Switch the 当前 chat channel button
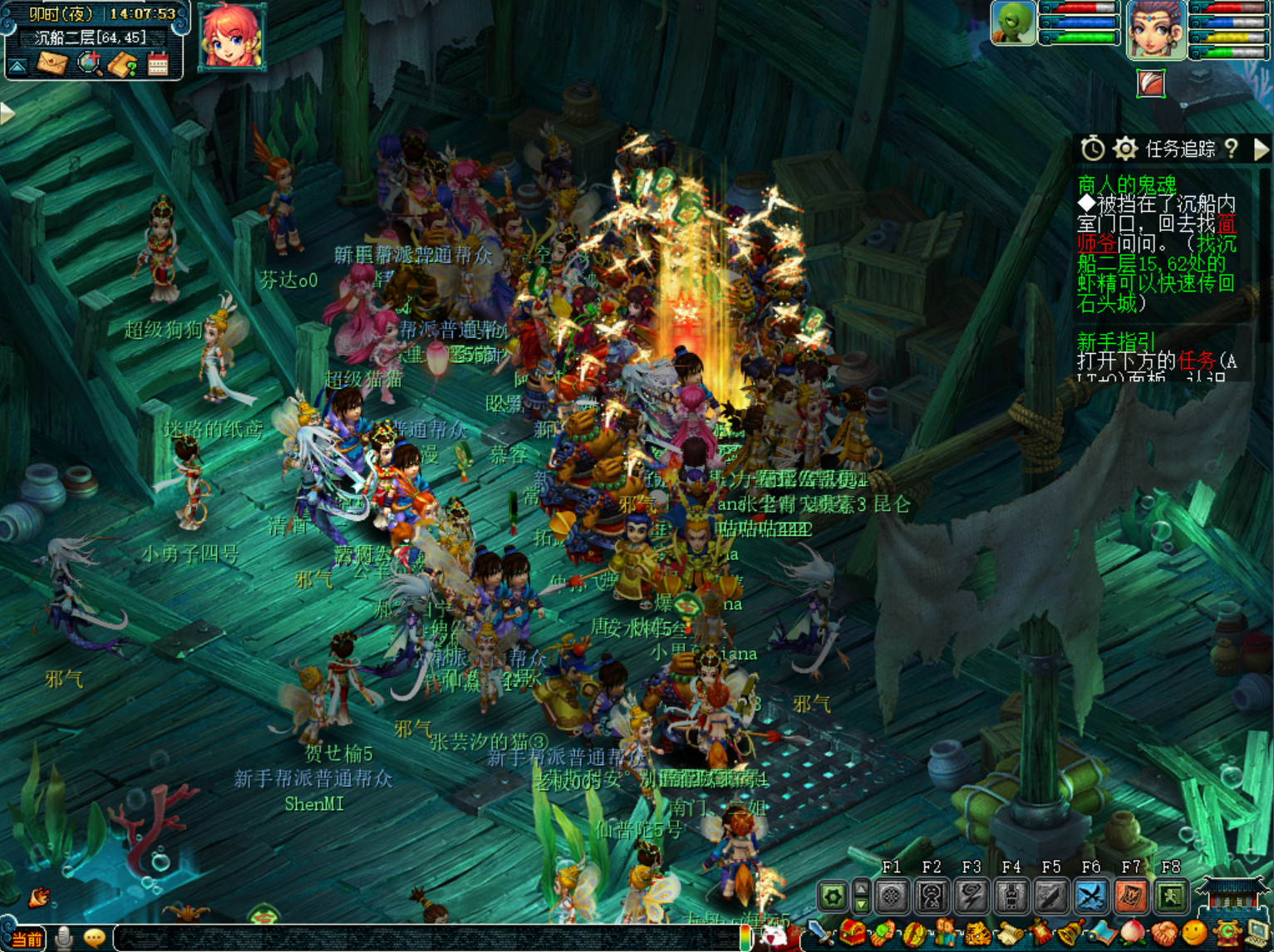Screen dimensions: 1274x952 point(26,939)
